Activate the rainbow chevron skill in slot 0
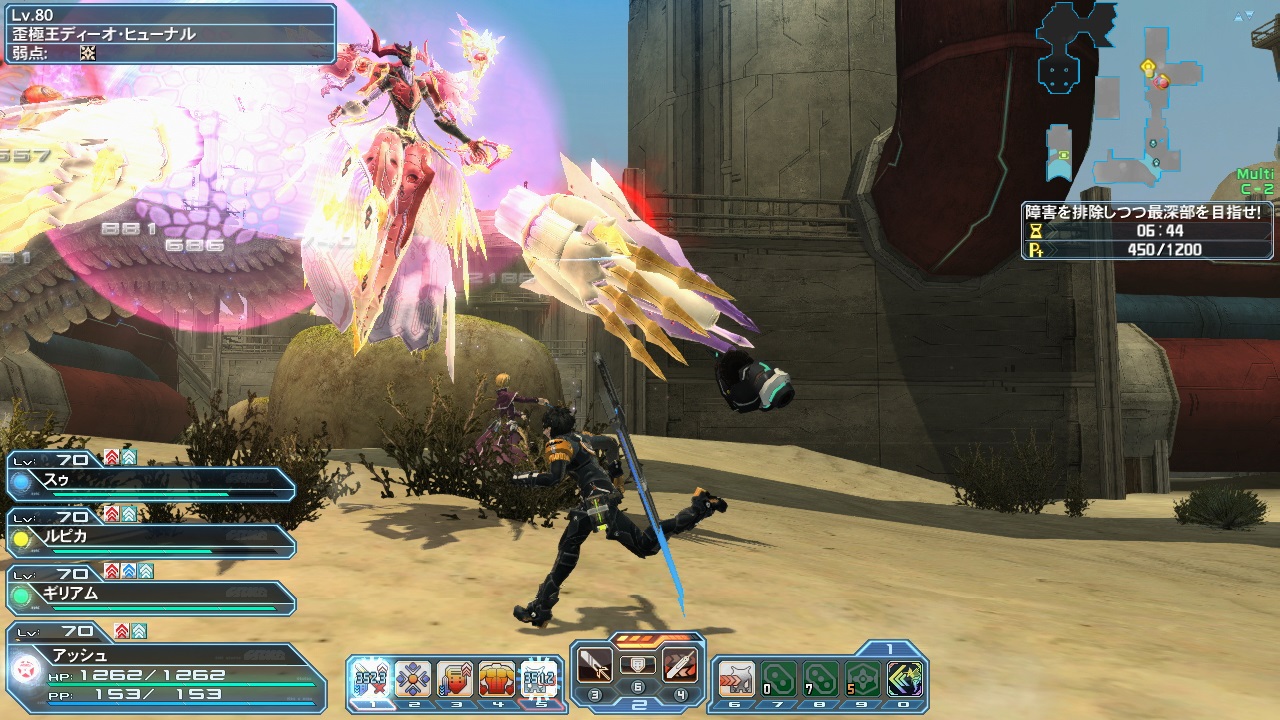 click(x=904, y=680)
